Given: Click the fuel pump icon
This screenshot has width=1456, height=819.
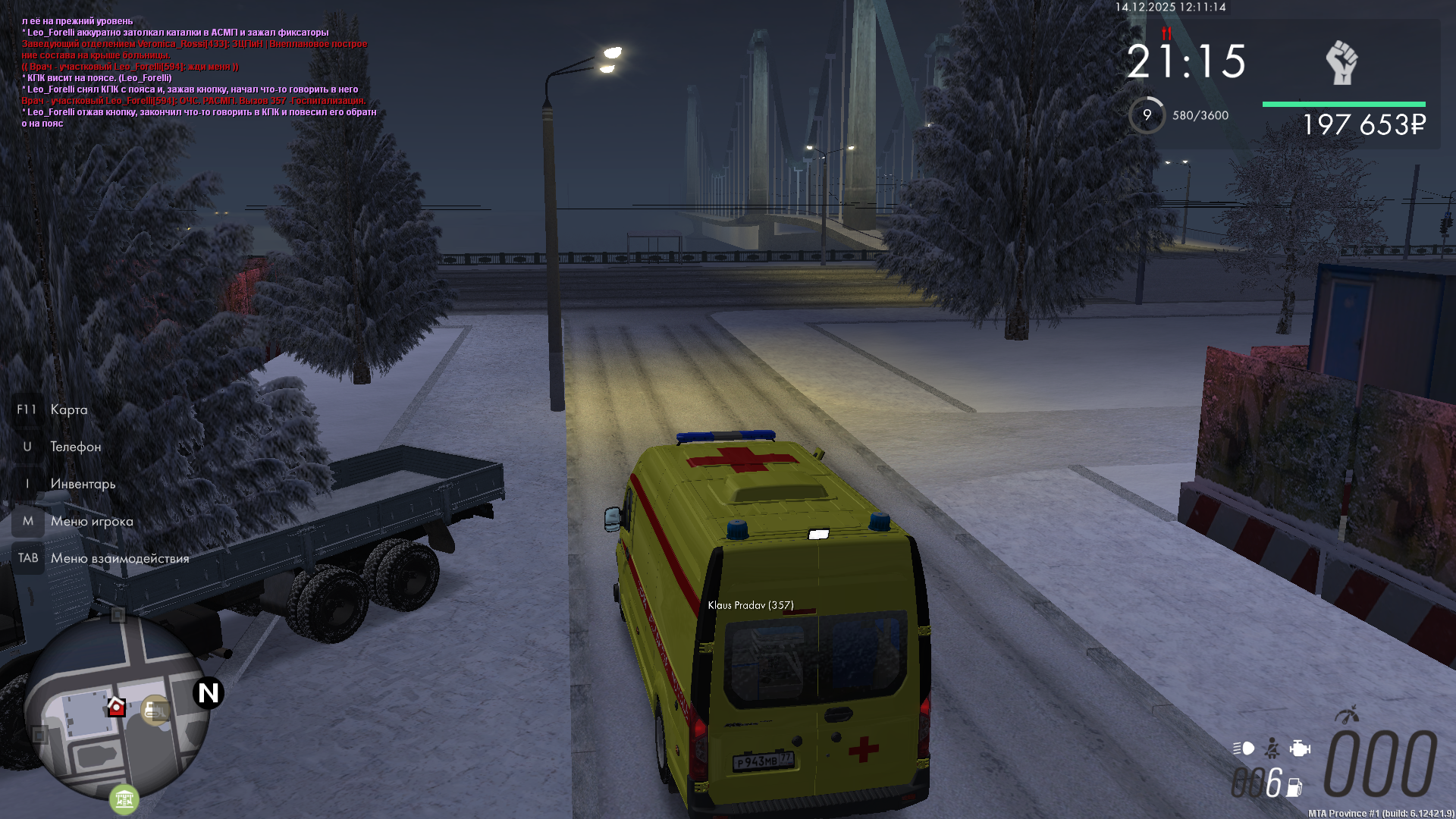Looking at the screenshot, I should 1294,788.
